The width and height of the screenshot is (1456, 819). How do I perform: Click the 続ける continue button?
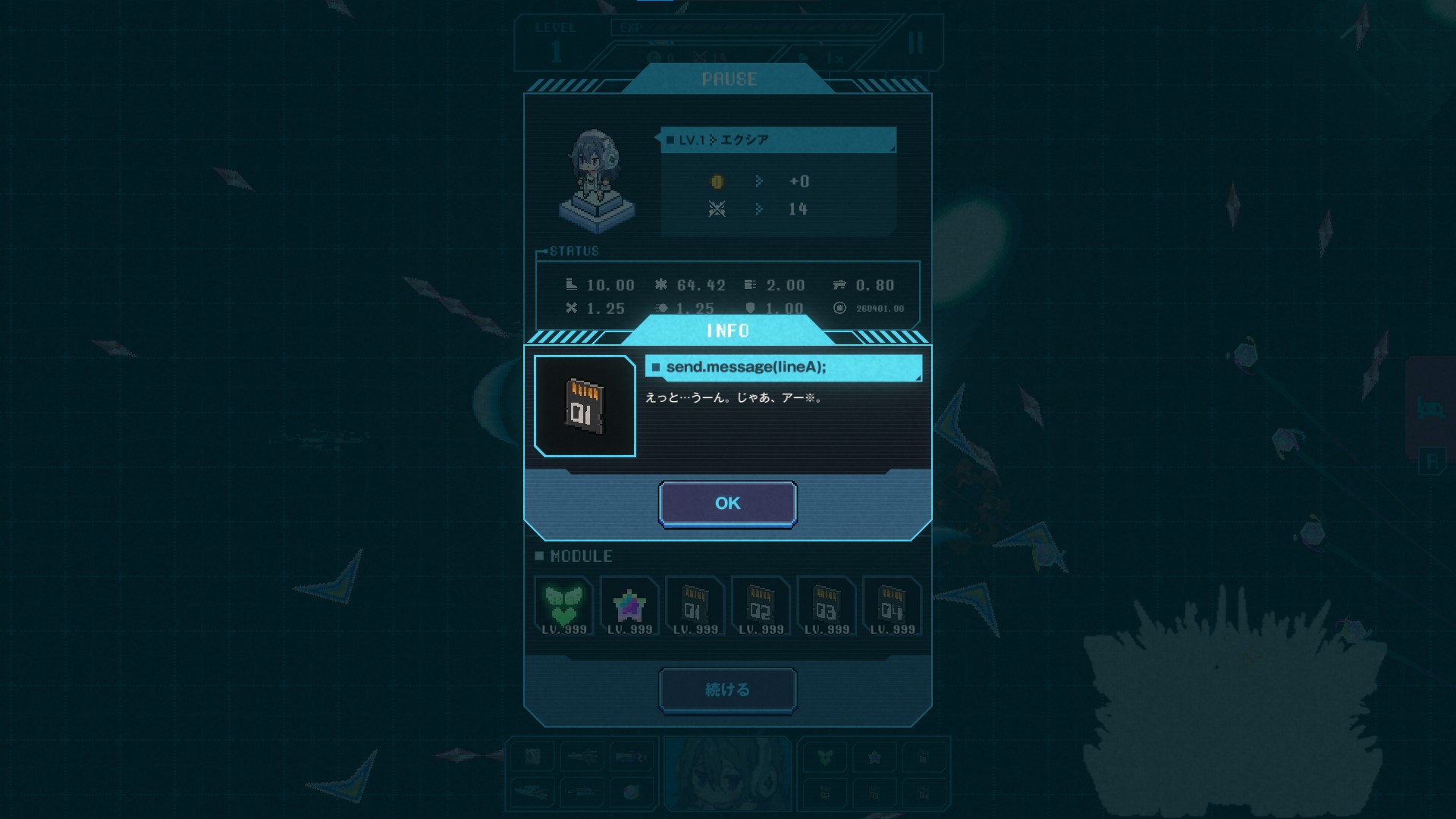click(727, 689)
